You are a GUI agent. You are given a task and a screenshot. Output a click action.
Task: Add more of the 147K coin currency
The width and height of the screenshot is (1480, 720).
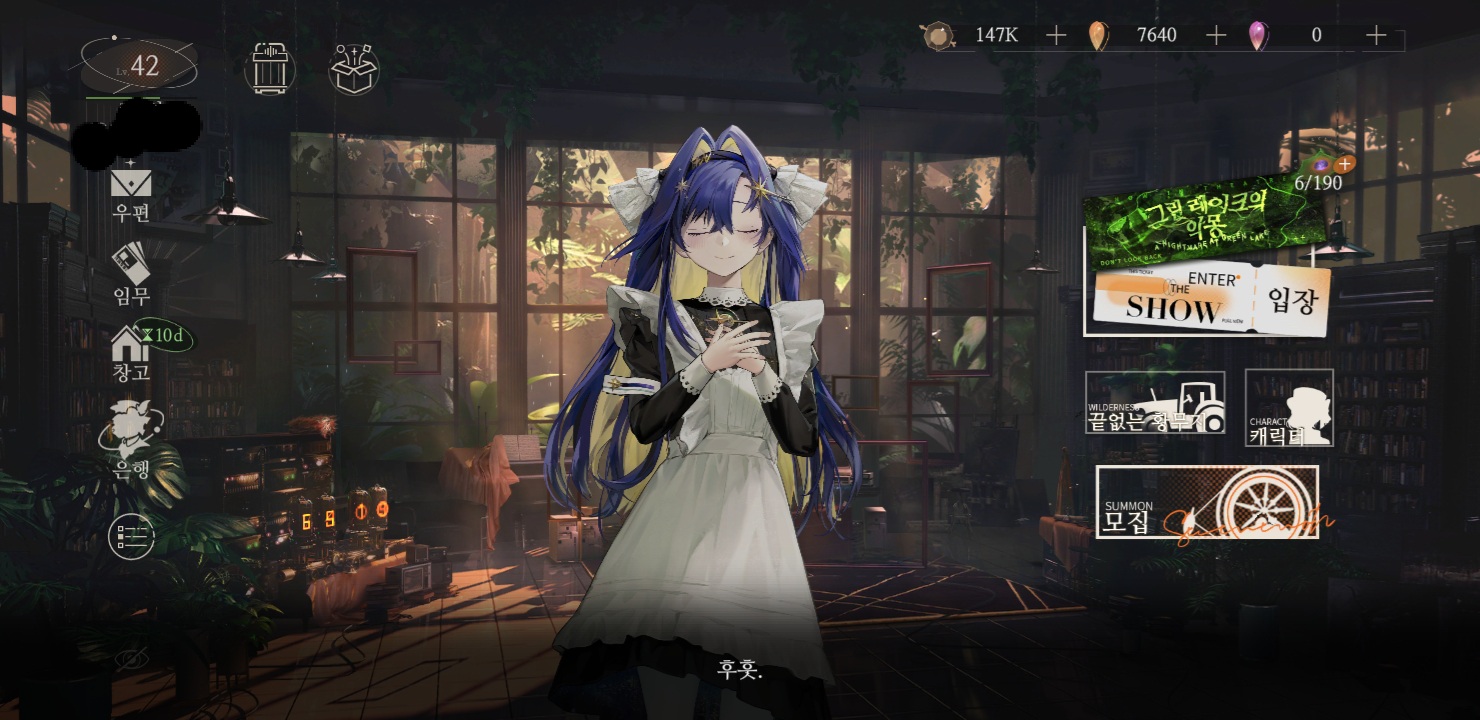pos(1056,36)
